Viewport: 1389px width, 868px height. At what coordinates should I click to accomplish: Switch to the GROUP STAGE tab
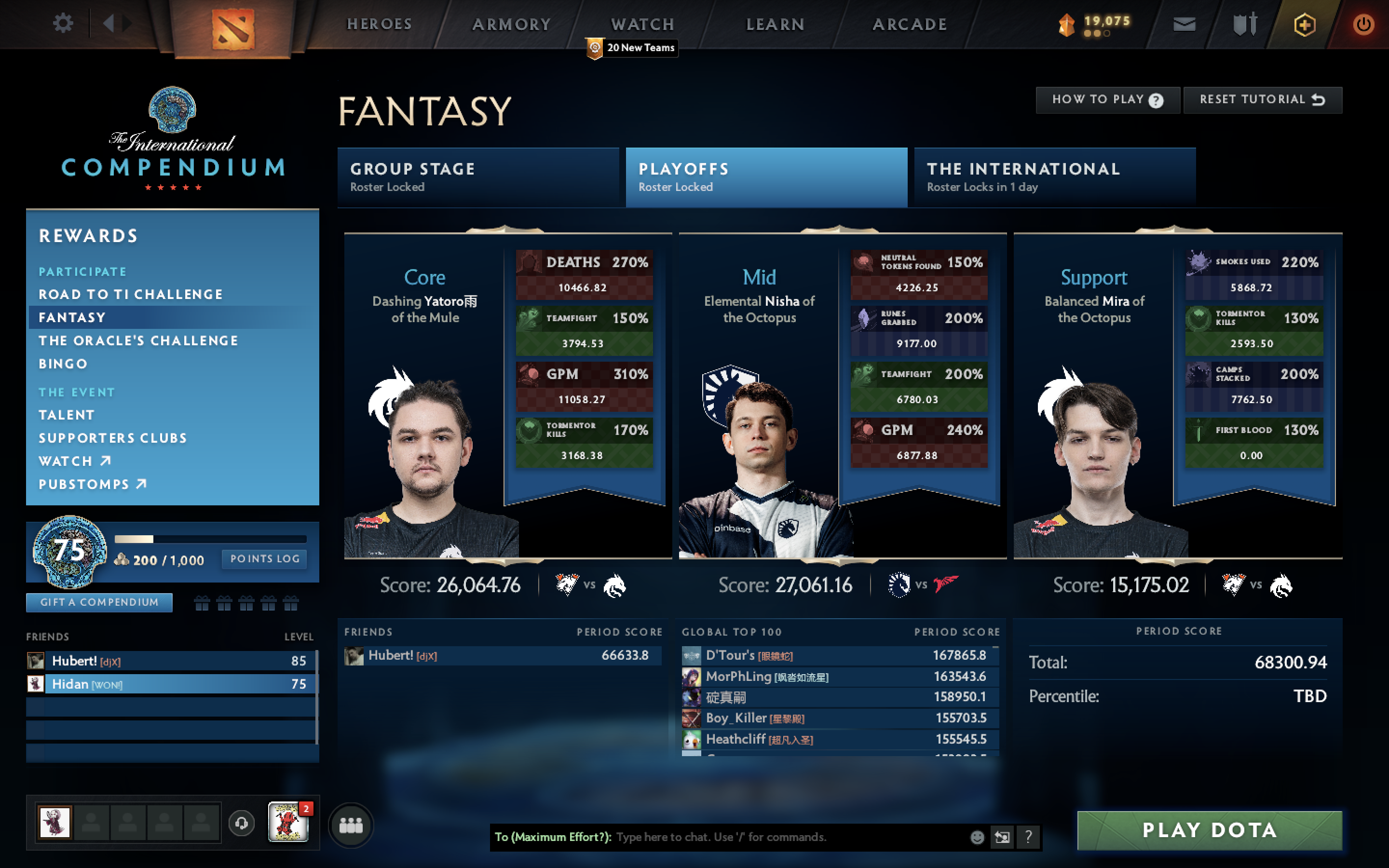click(x=479, y=177)
